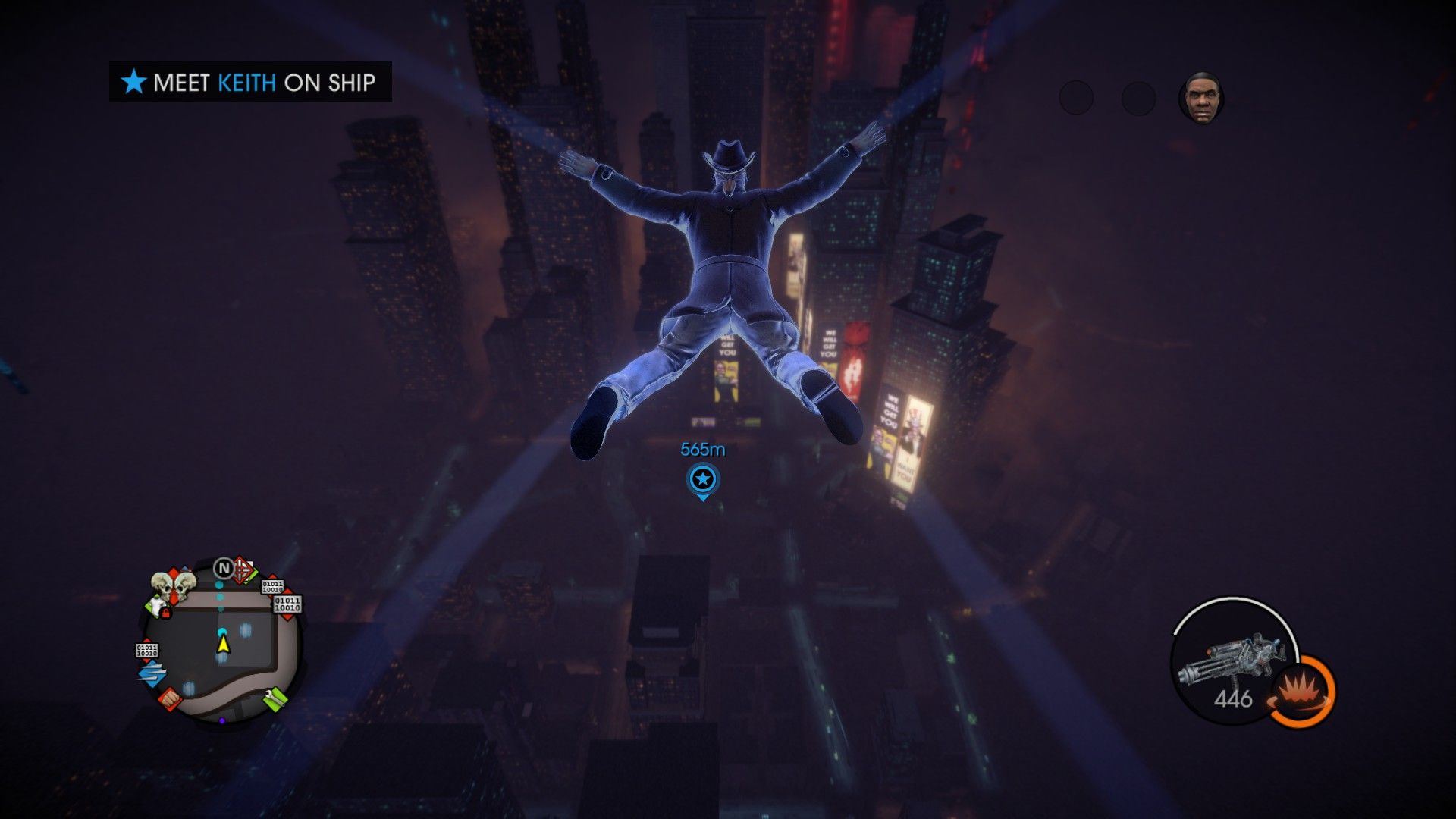Click the twin skulls marker on the minimap
The height and width of the screenshot is (819, 1456).
point(172,585)
